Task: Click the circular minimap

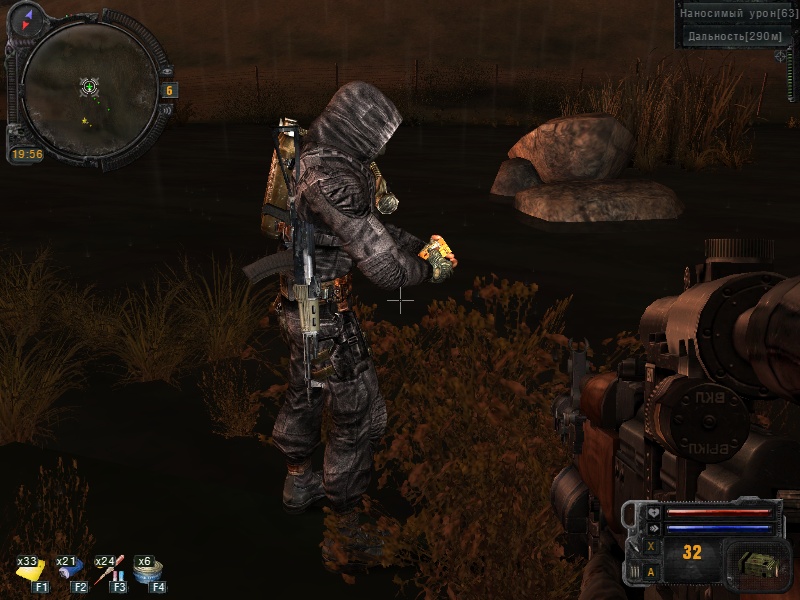Action: pos(90,90)
